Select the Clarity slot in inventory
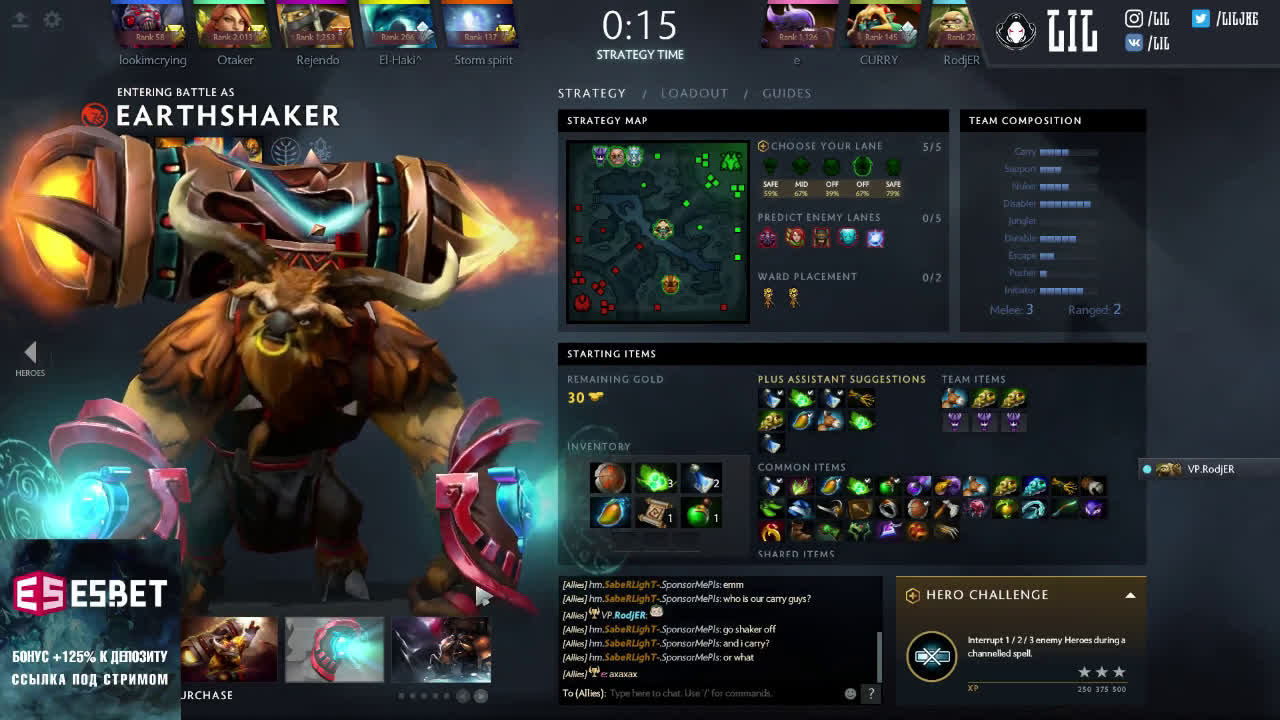 click(701, 478)
